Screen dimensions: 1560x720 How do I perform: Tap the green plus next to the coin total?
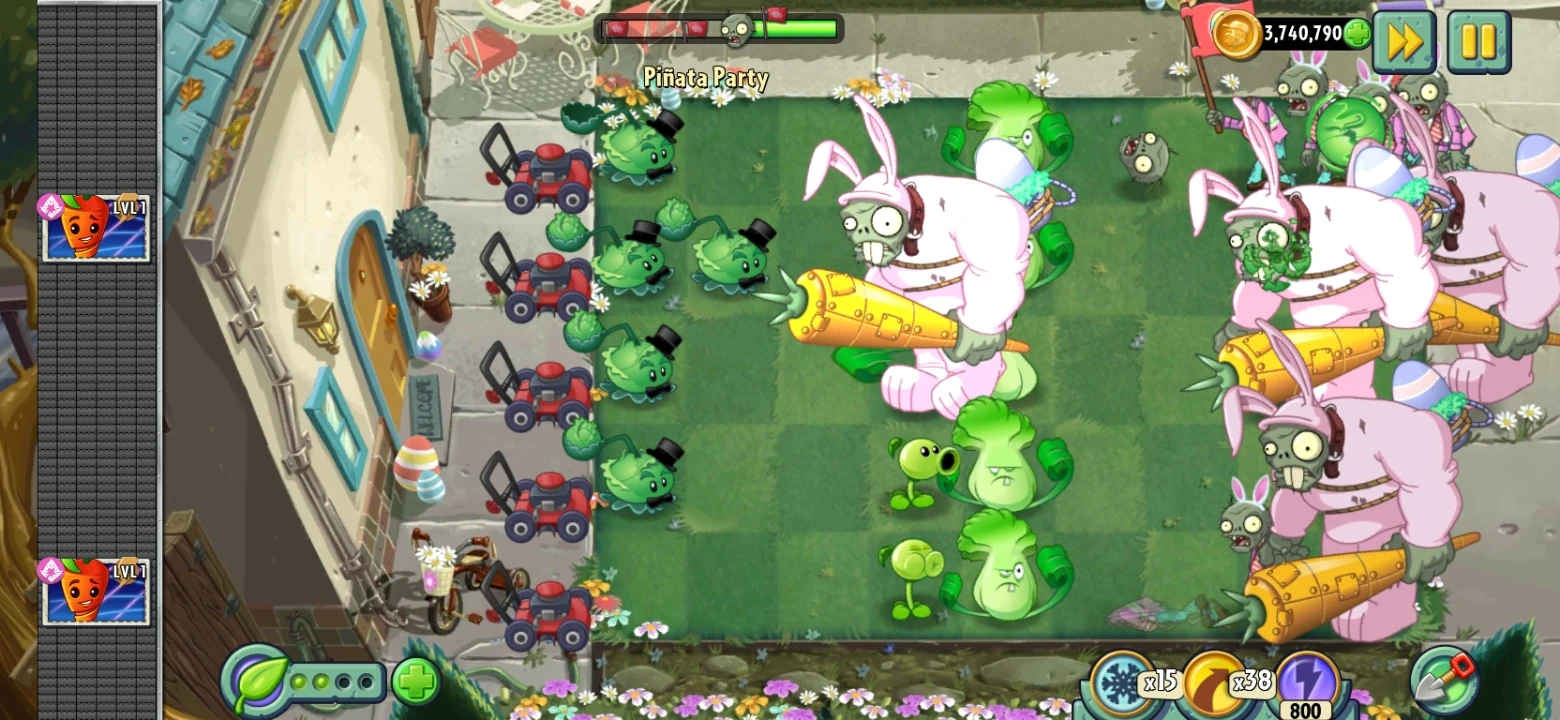coord(1357,32)
